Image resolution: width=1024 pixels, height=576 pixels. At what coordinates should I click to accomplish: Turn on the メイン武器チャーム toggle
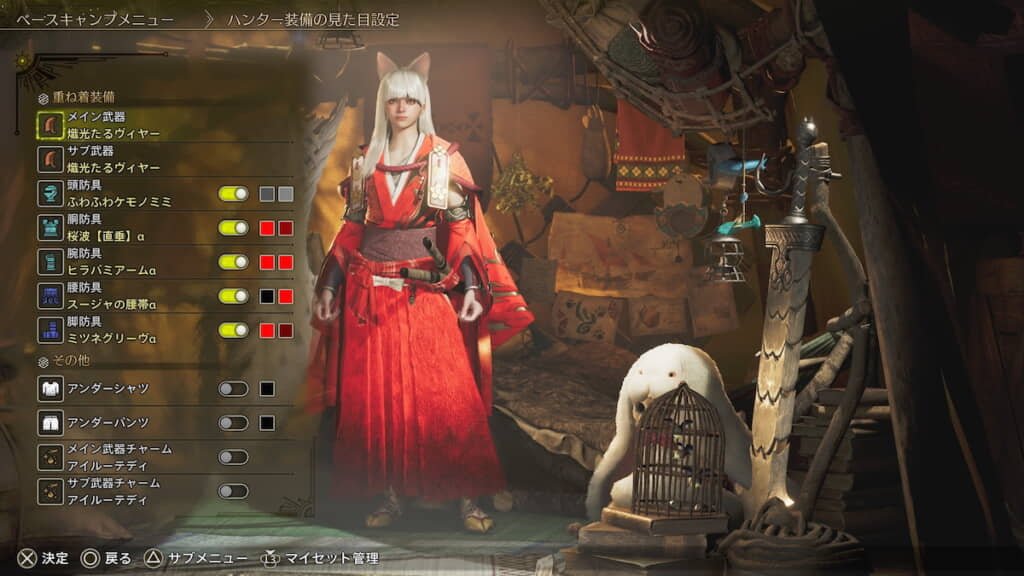pyautogui.click(x=233, y=457)
